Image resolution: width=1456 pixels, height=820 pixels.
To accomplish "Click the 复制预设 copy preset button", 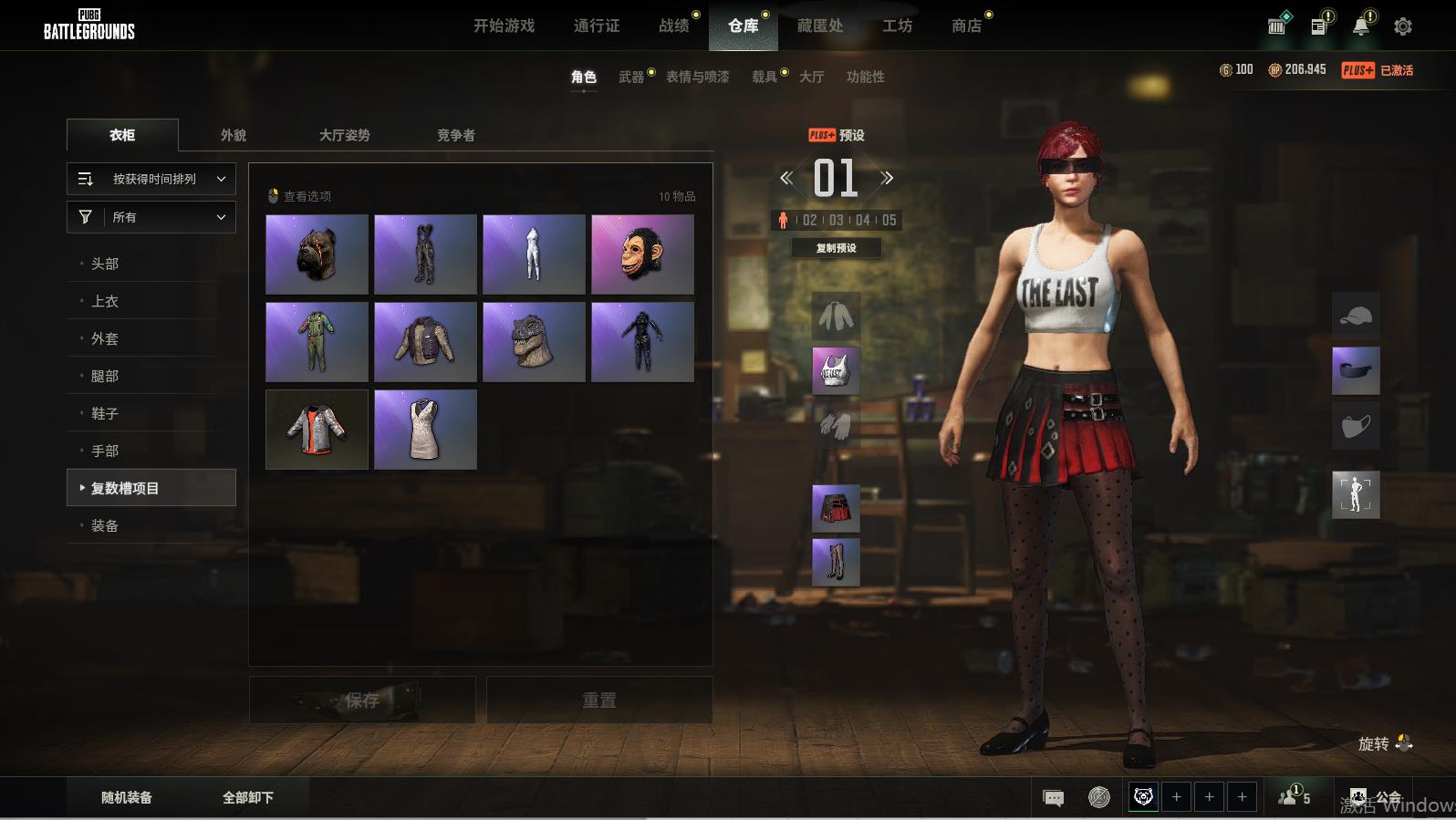I will pos(836,248).
